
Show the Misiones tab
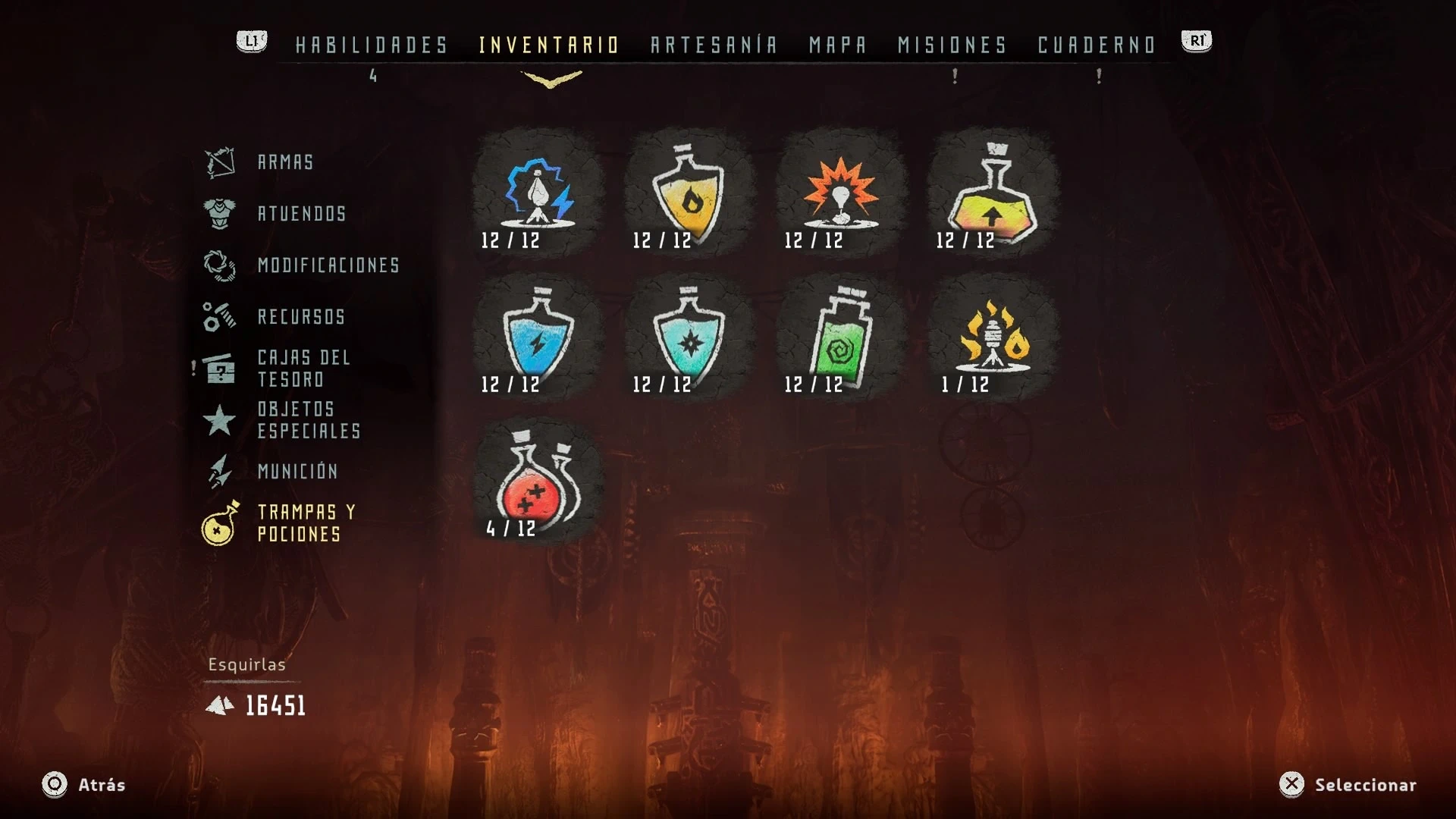(x=952, y=45)
